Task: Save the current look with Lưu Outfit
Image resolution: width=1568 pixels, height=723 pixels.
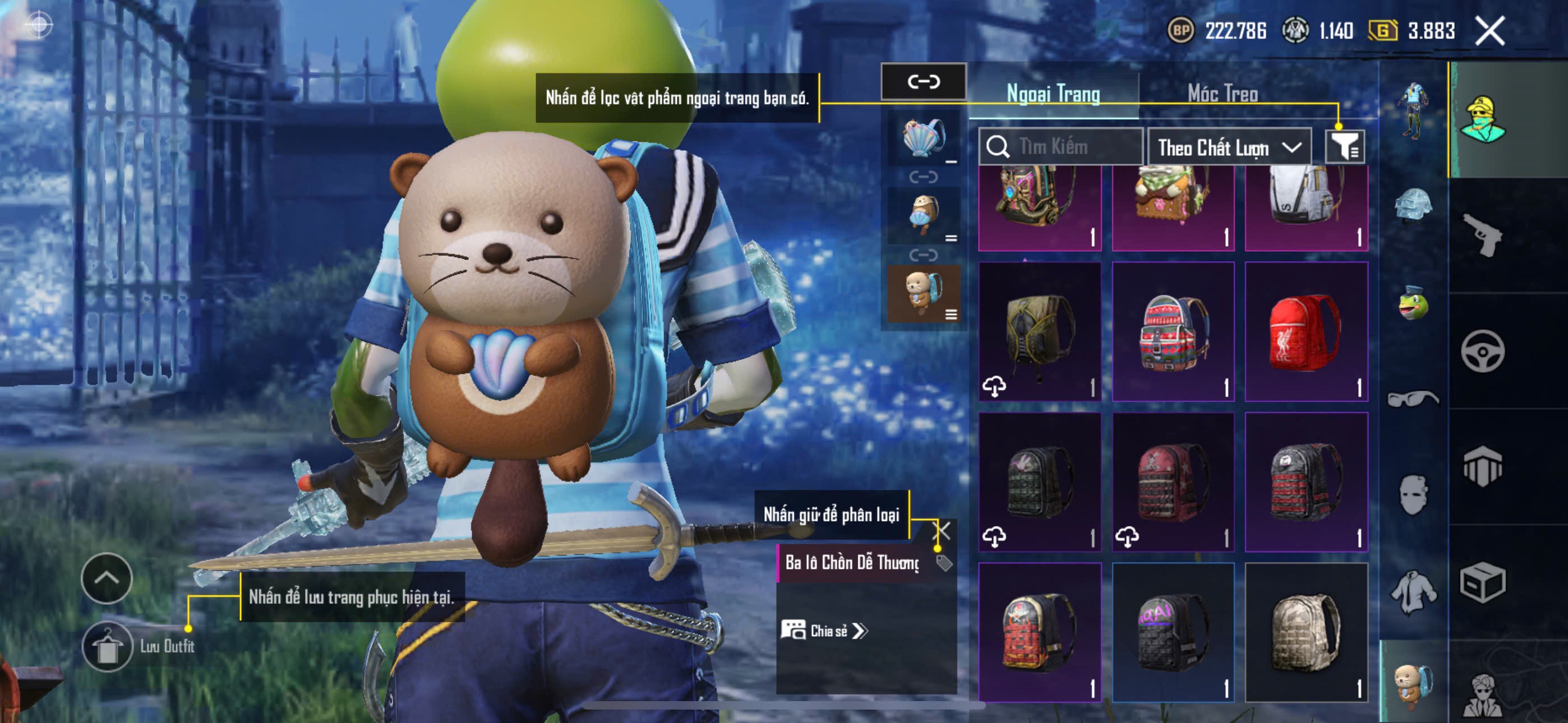Action: (108, 646)
